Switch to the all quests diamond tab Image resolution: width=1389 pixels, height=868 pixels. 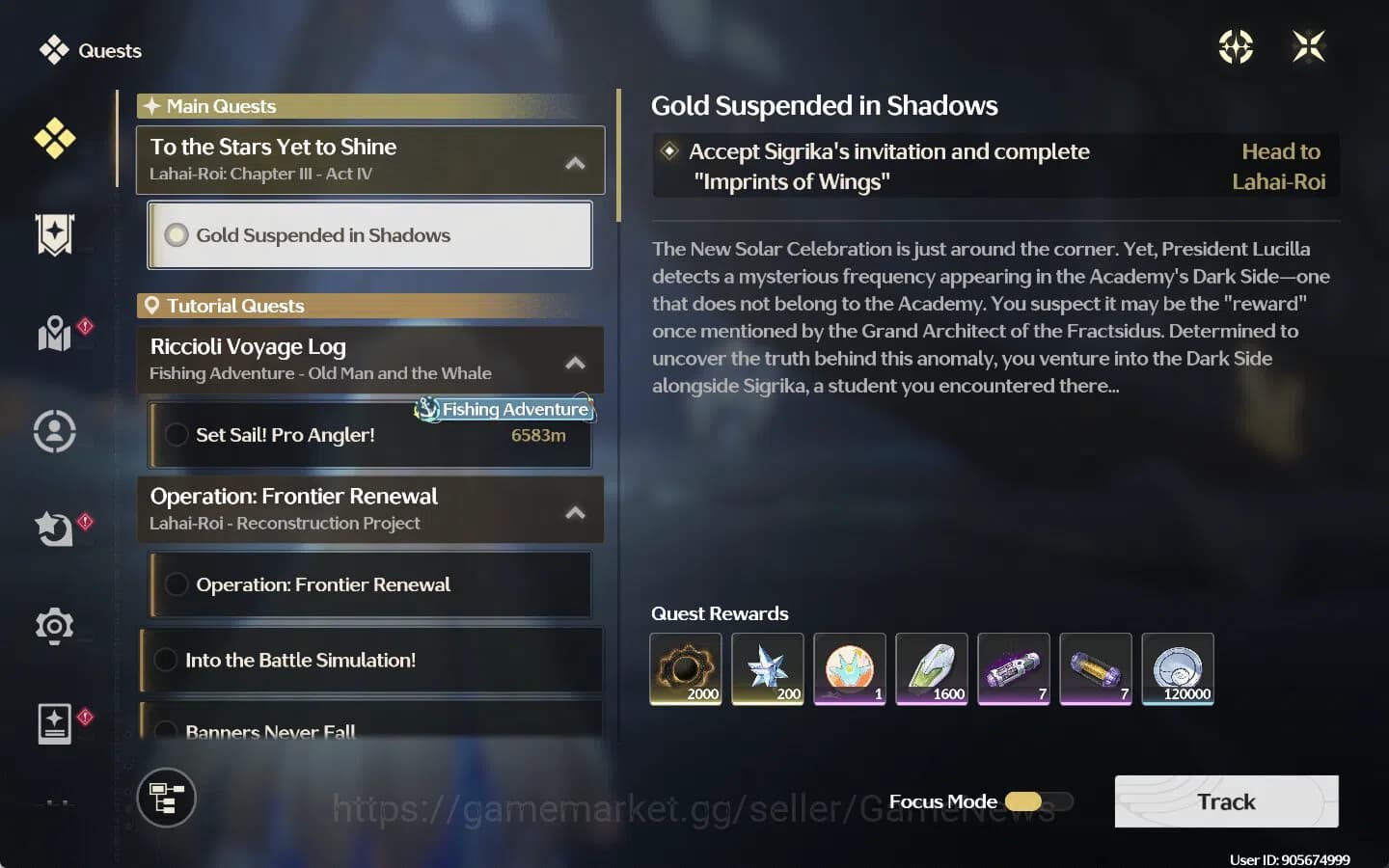coord(55,139)
